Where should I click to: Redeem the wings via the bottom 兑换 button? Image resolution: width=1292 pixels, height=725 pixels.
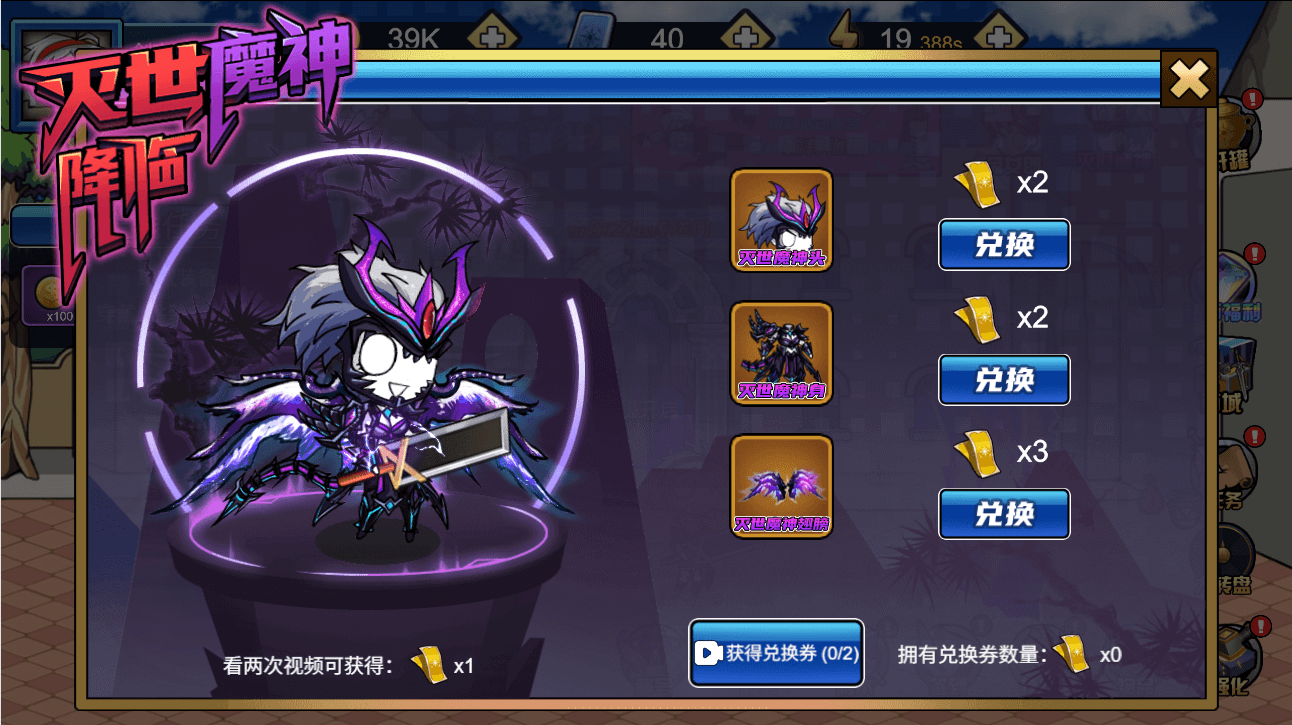[1004, 513]
